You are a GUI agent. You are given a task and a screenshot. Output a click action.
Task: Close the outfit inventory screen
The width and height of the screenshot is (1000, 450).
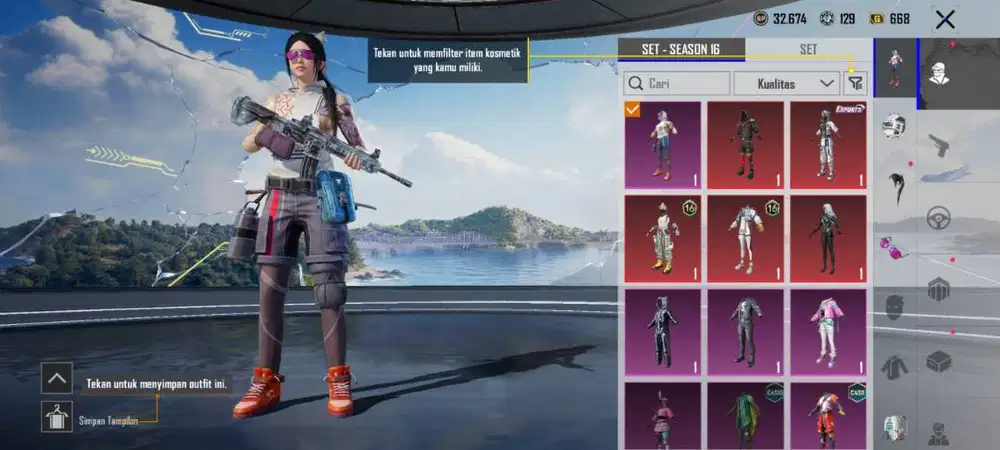coord(945,18)
